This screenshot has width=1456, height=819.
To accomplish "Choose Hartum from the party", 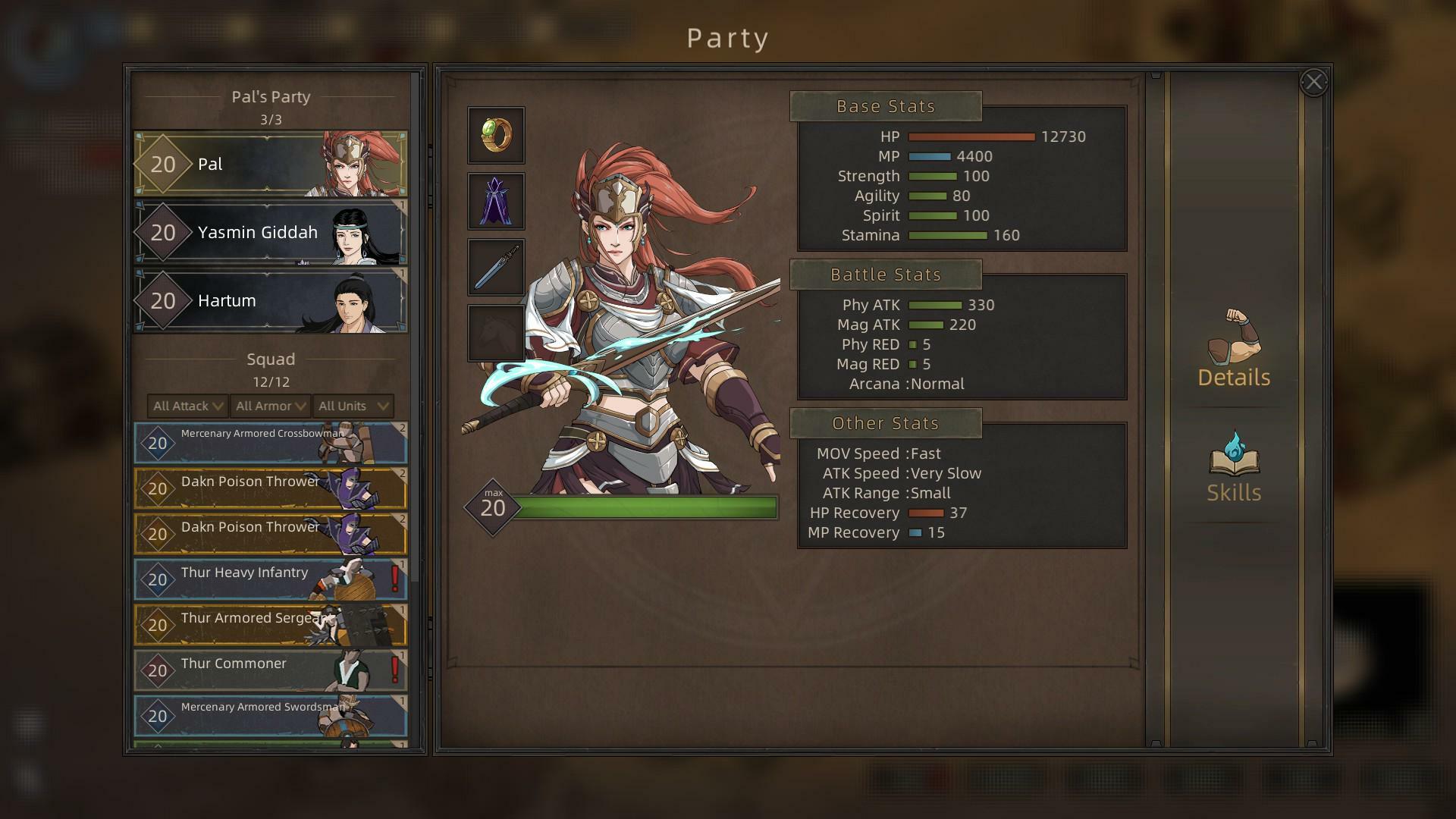I will click(x=271, y=300).
